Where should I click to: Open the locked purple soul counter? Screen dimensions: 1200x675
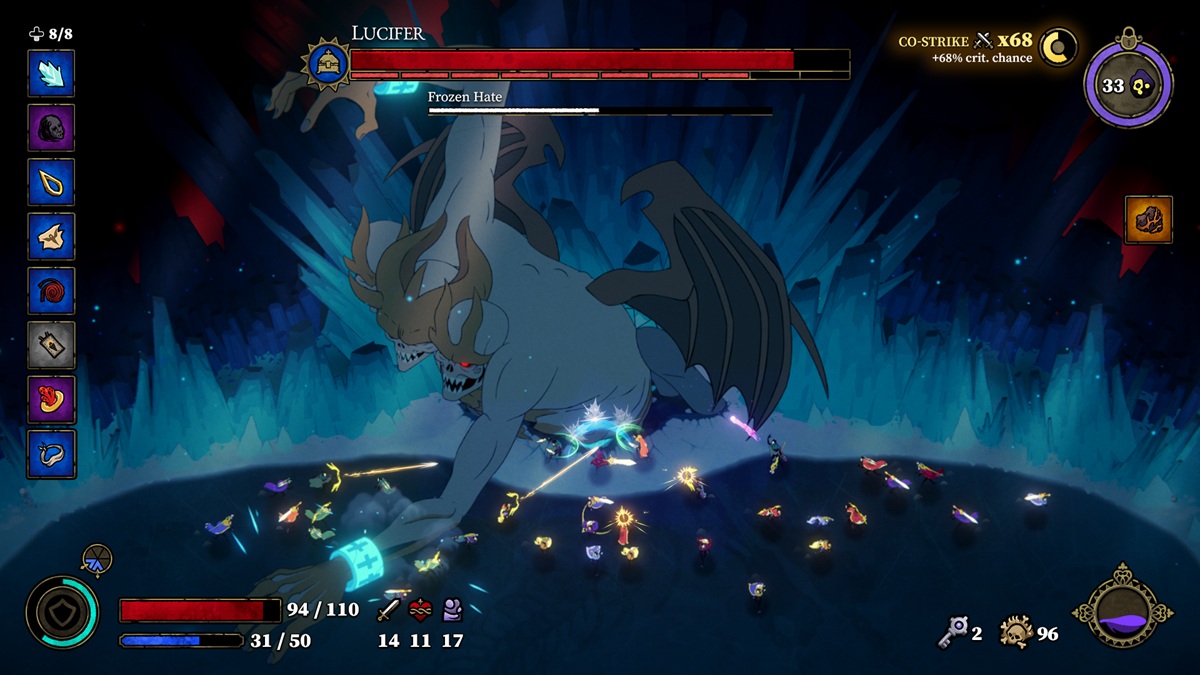pyautogui.click(x=1128, y=85)
